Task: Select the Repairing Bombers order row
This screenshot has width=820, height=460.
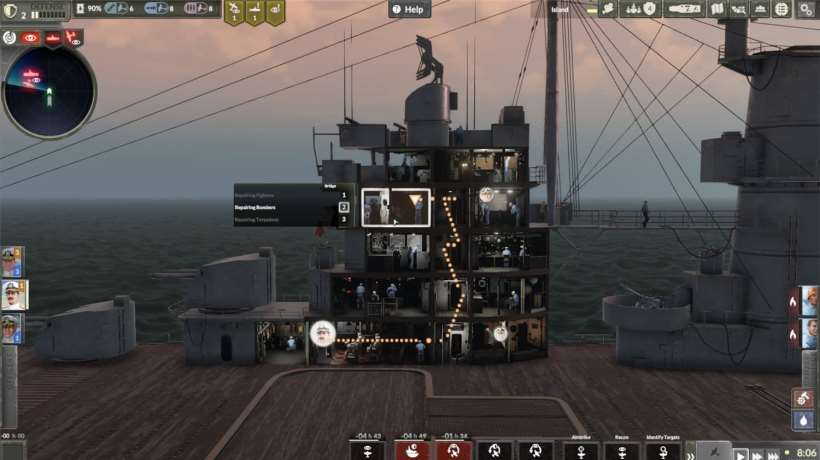Action: tap(292, 207)
